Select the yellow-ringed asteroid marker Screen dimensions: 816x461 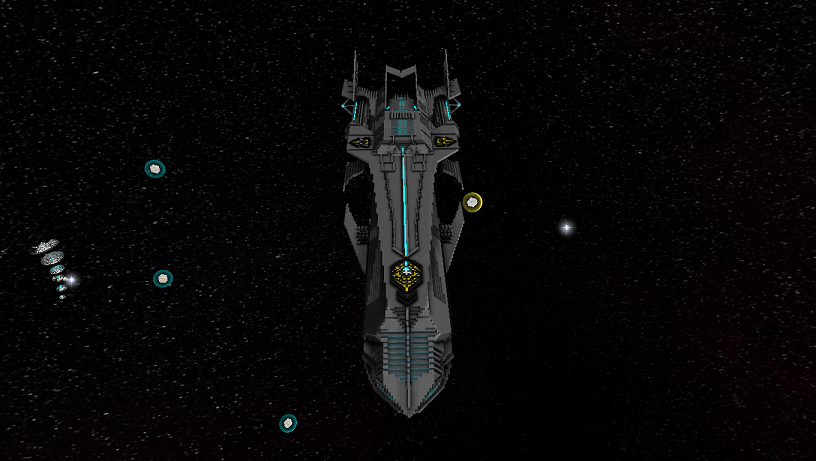point(472,202)
